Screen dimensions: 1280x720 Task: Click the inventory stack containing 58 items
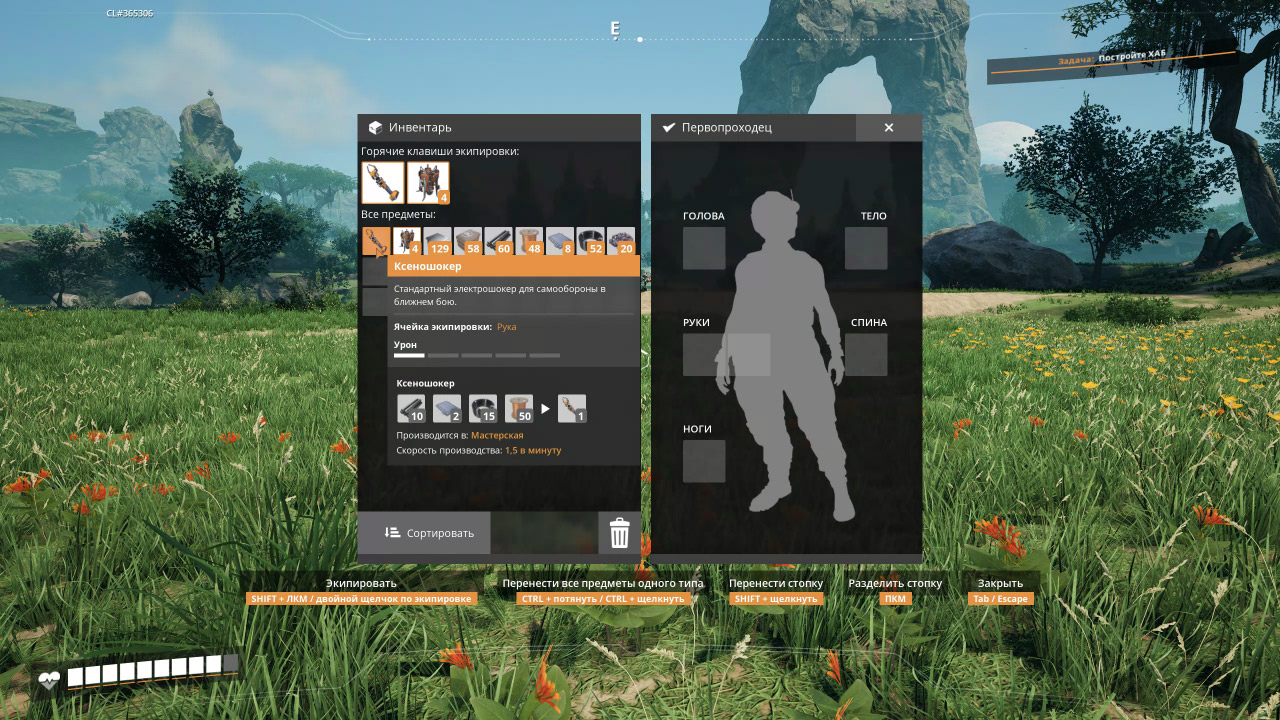pyautogui.click(x=466, y=240)
